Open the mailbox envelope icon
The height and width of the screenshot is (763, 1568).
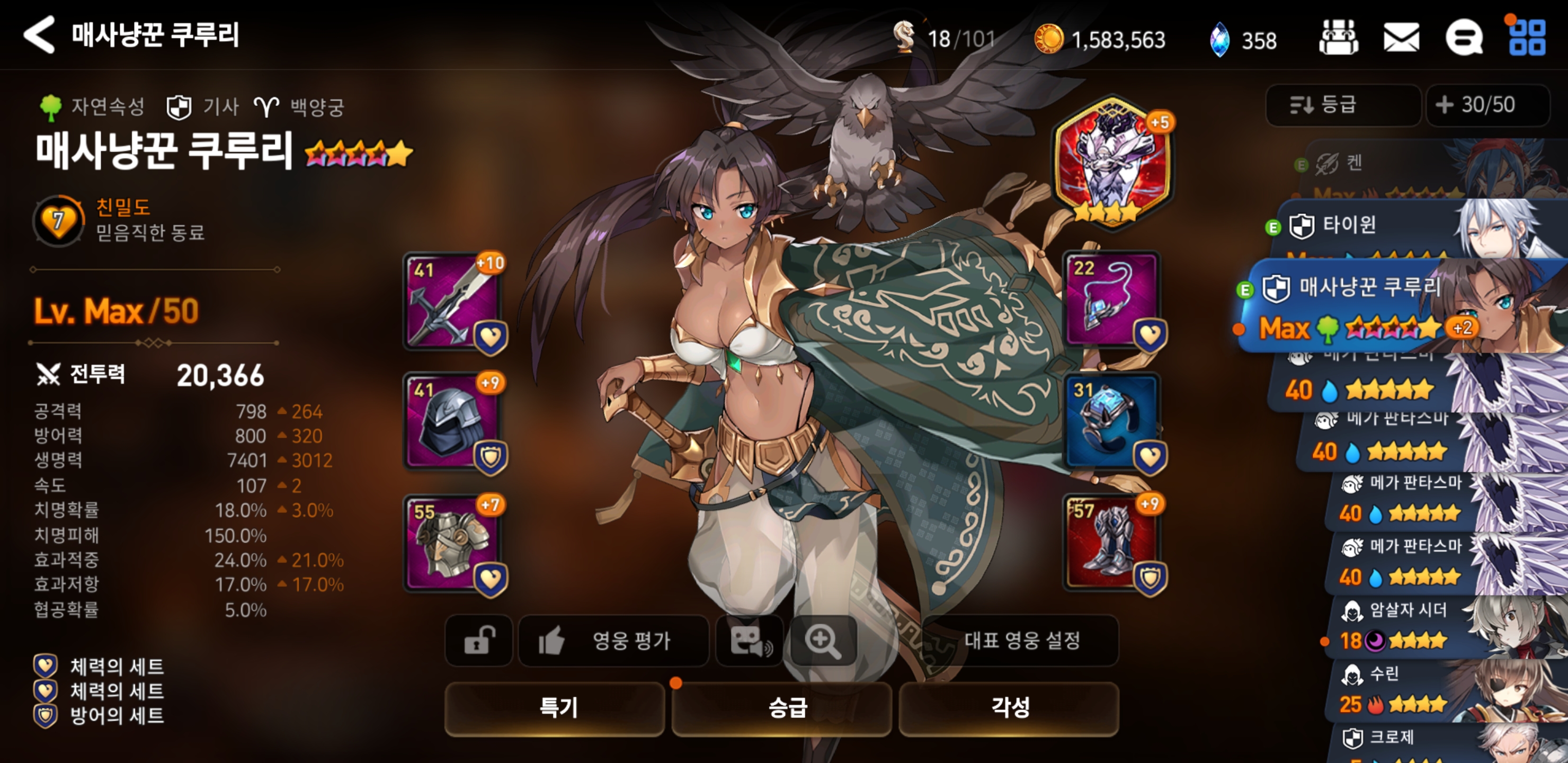[1401, 38]
